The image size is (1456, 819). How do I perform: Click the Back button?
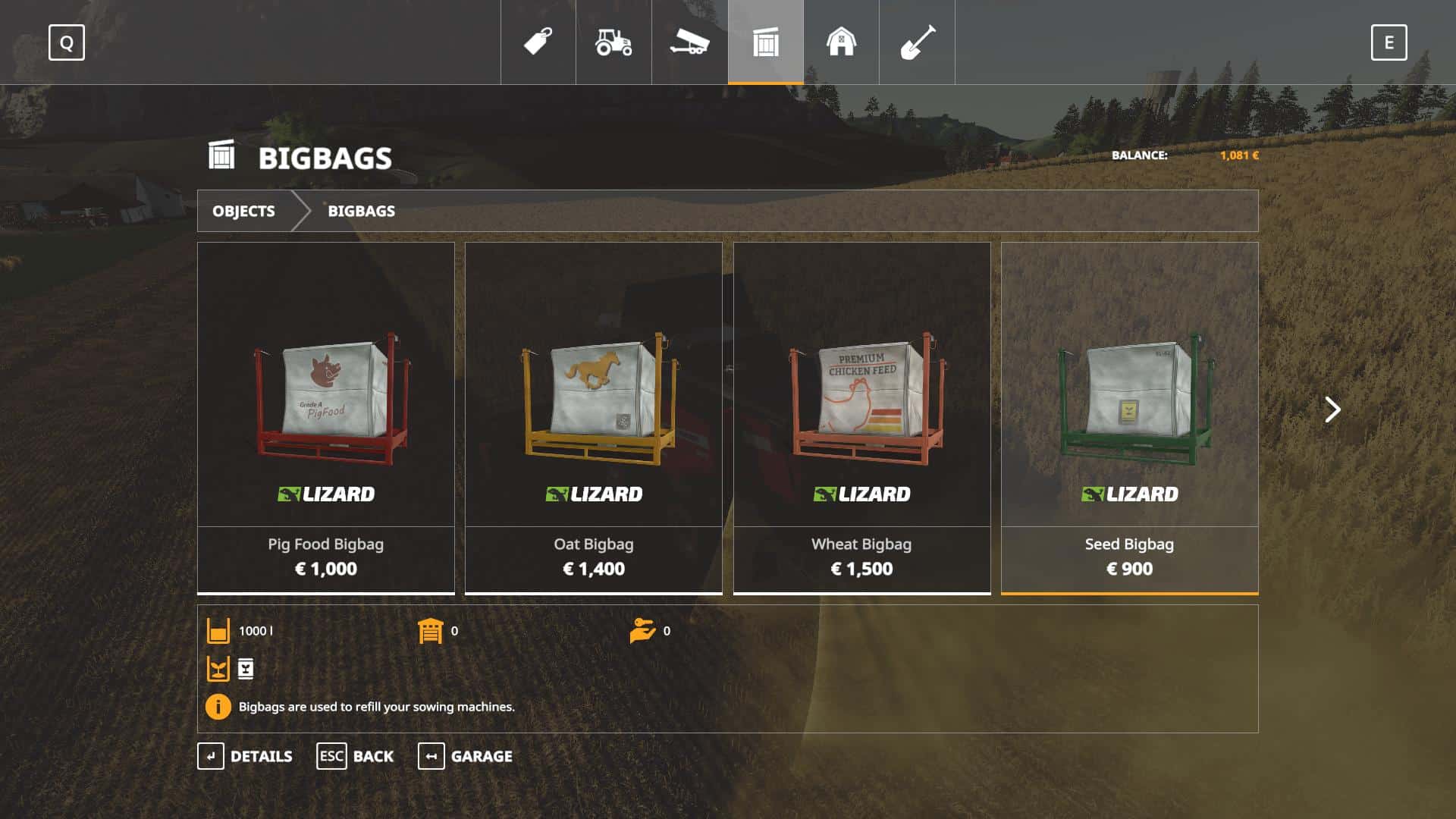tap(355, 756)
